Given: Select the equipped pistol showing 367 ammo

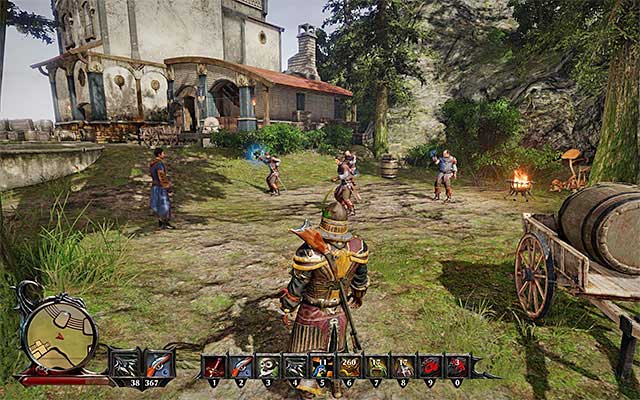Looking at the screenshot, I should point(158,365).
